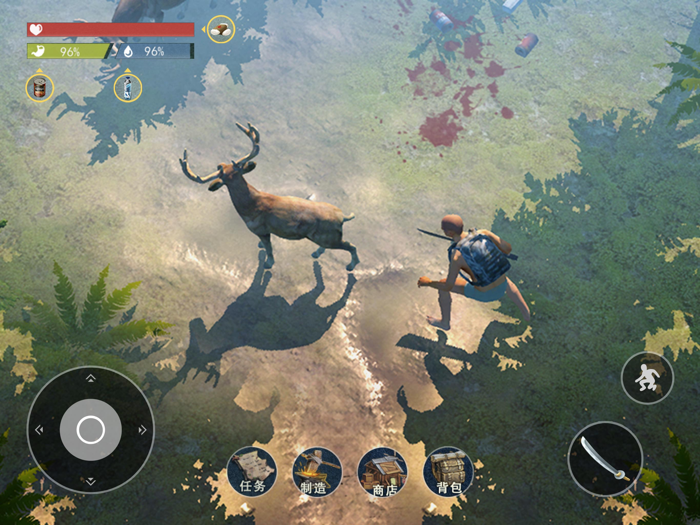
Task: Open the 商店 shop
Action: coord(382,471)
